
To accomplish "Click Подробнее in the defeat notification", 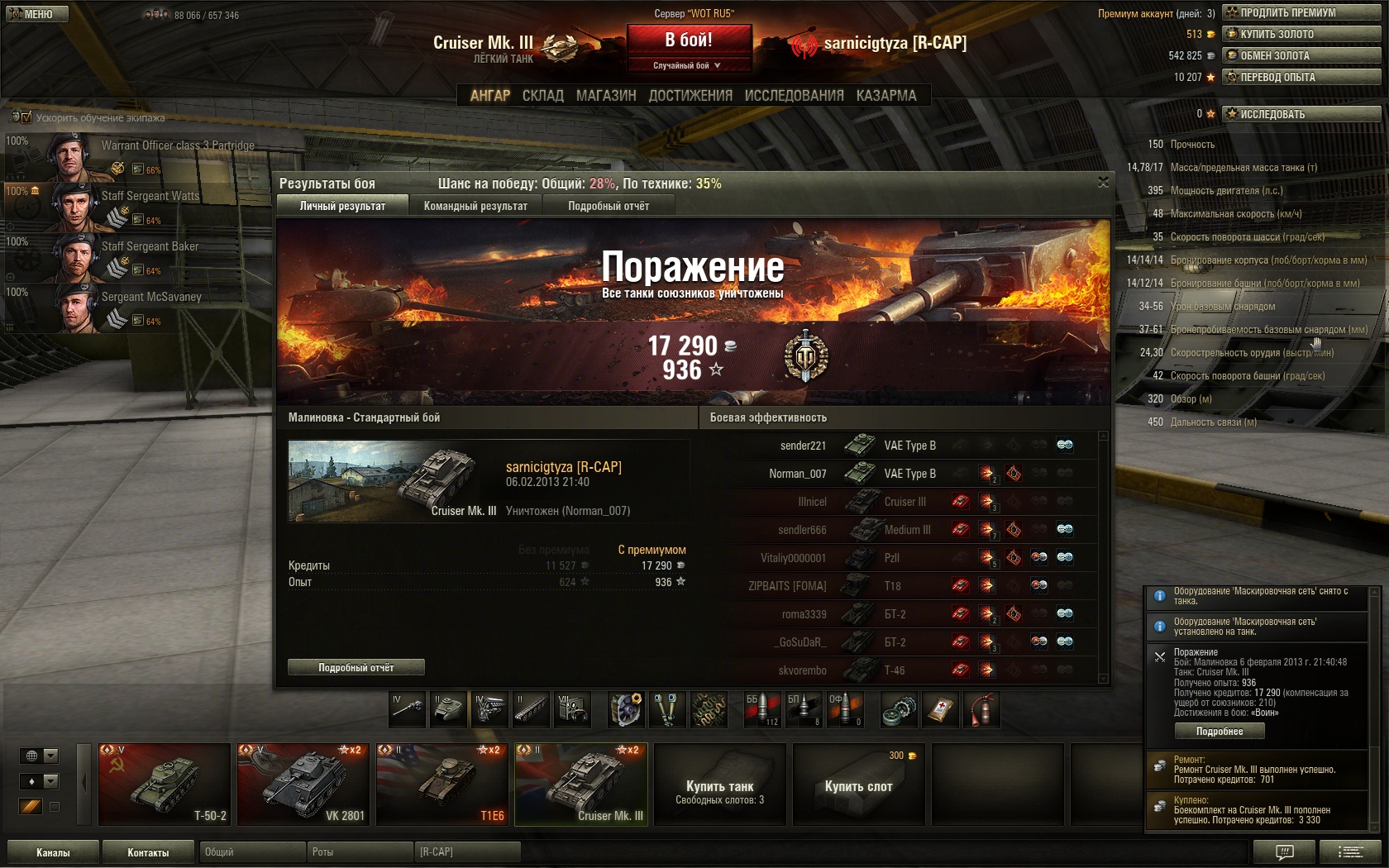I will [x=1220, y=731].
